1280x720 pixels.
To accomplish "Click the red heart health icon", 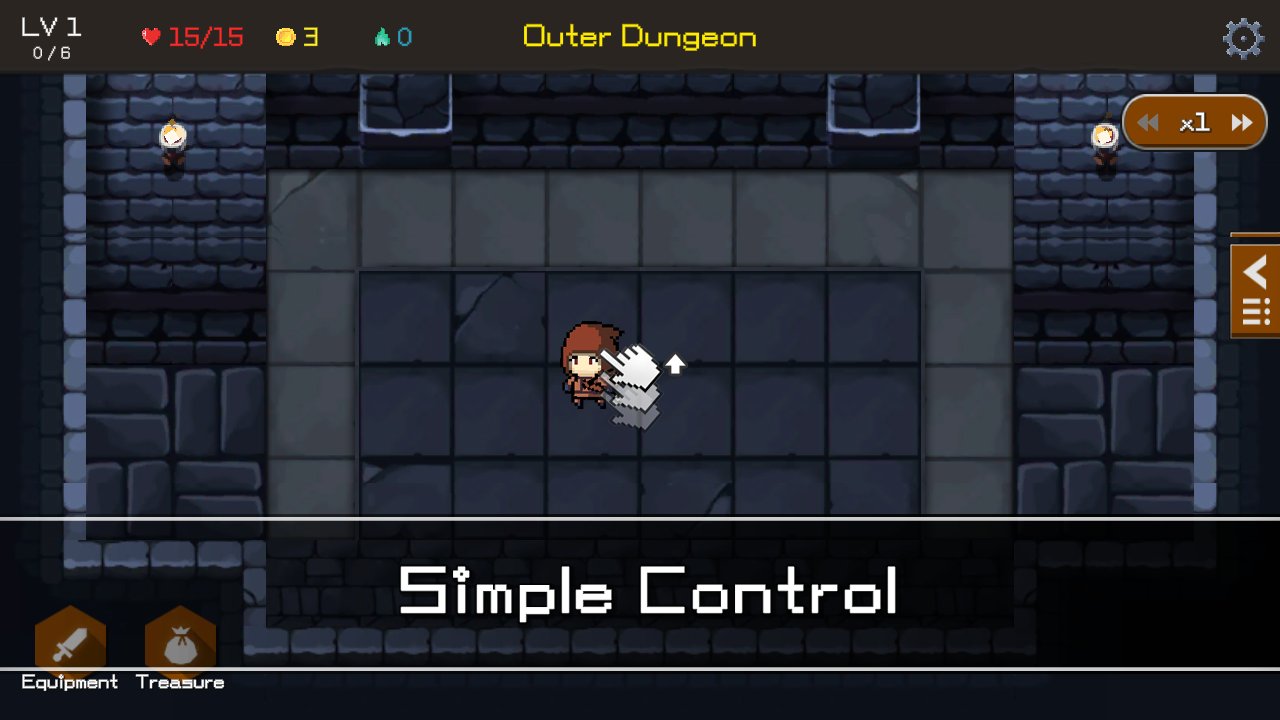I will click(x=150, y=36).
